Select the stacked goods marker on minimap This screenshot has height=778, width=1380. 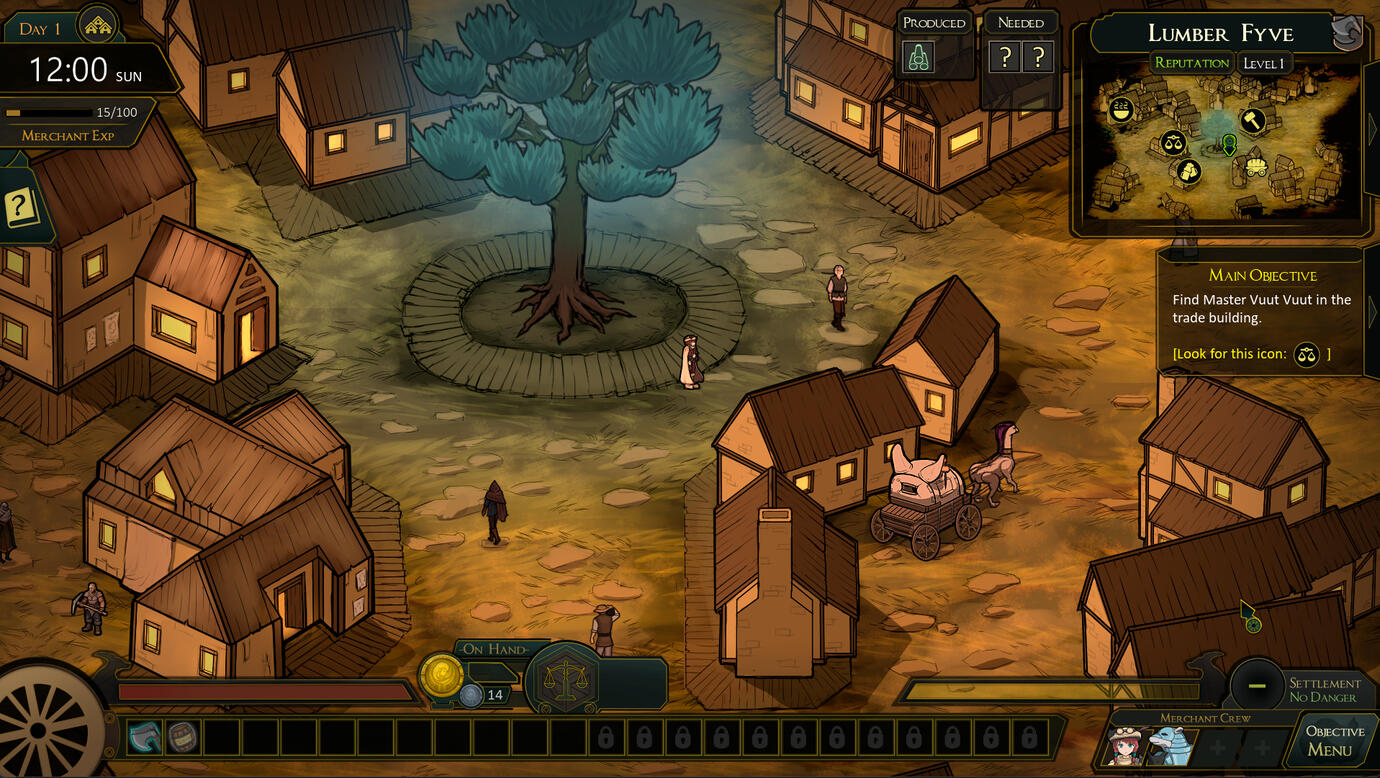[x=1188, y=171]
